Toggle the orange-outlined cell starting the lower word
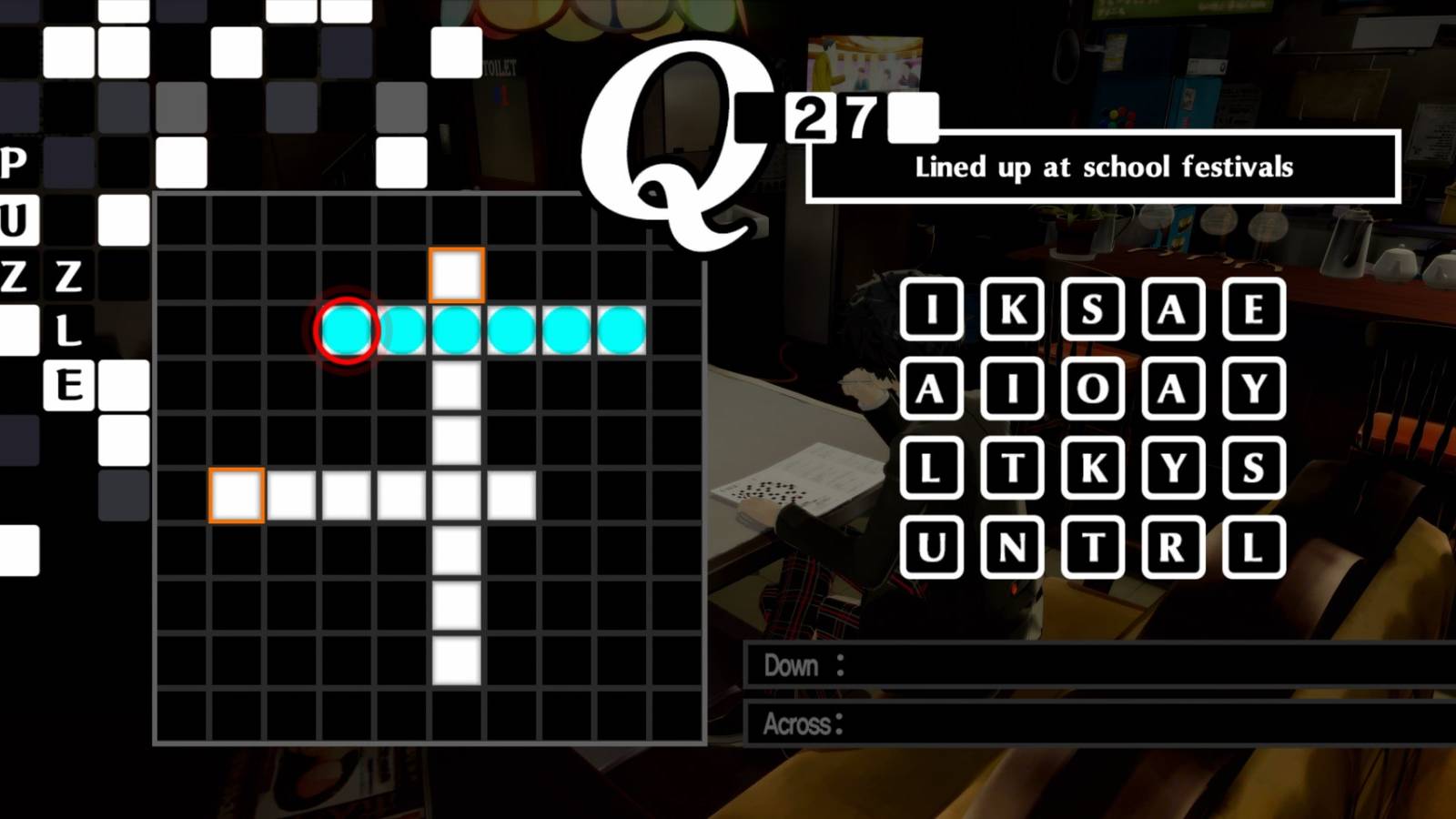1456x819 pixels. 235,492
